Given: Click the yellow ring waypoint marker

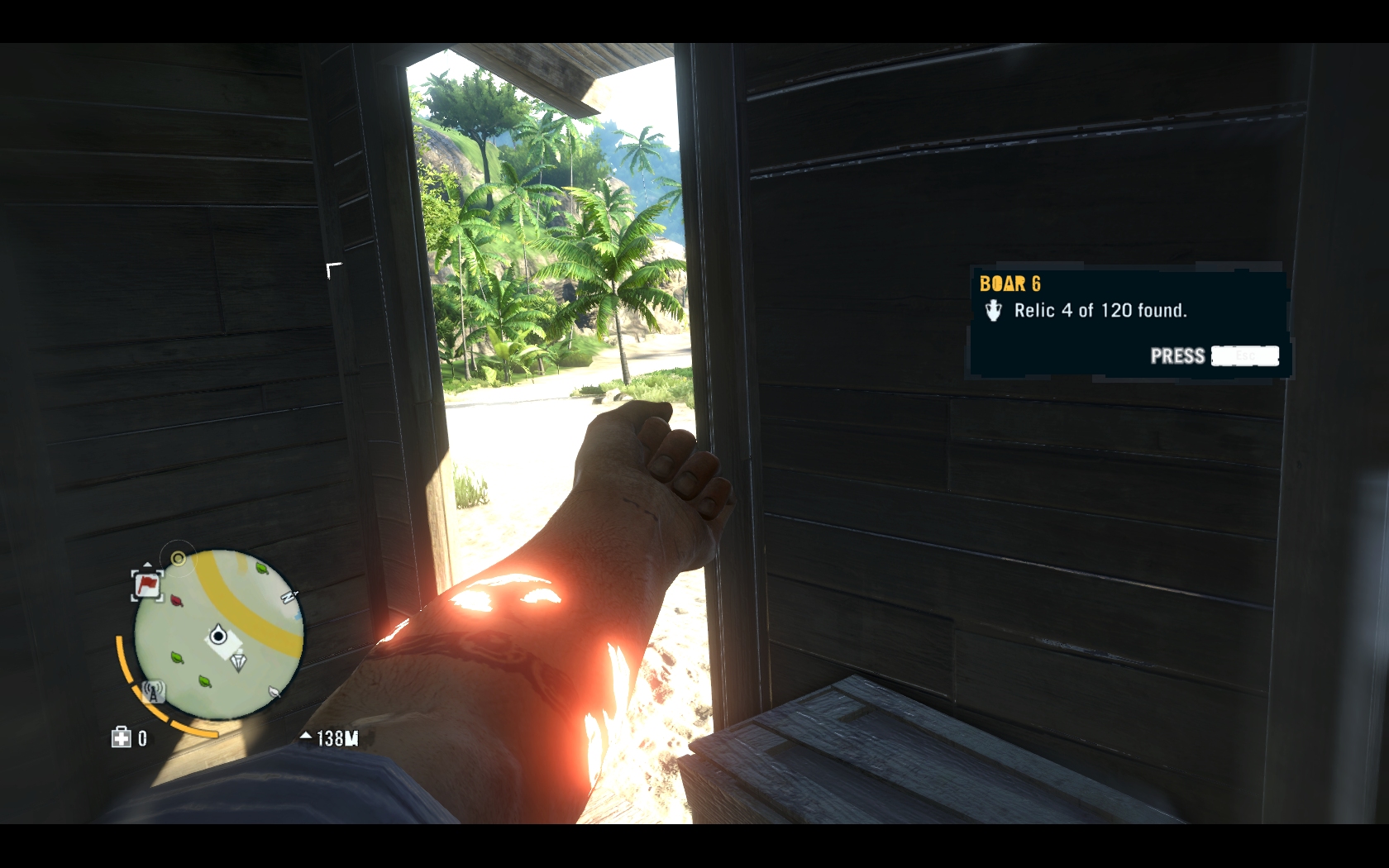Looking at the screenshot, I should (x=178, y=559).
